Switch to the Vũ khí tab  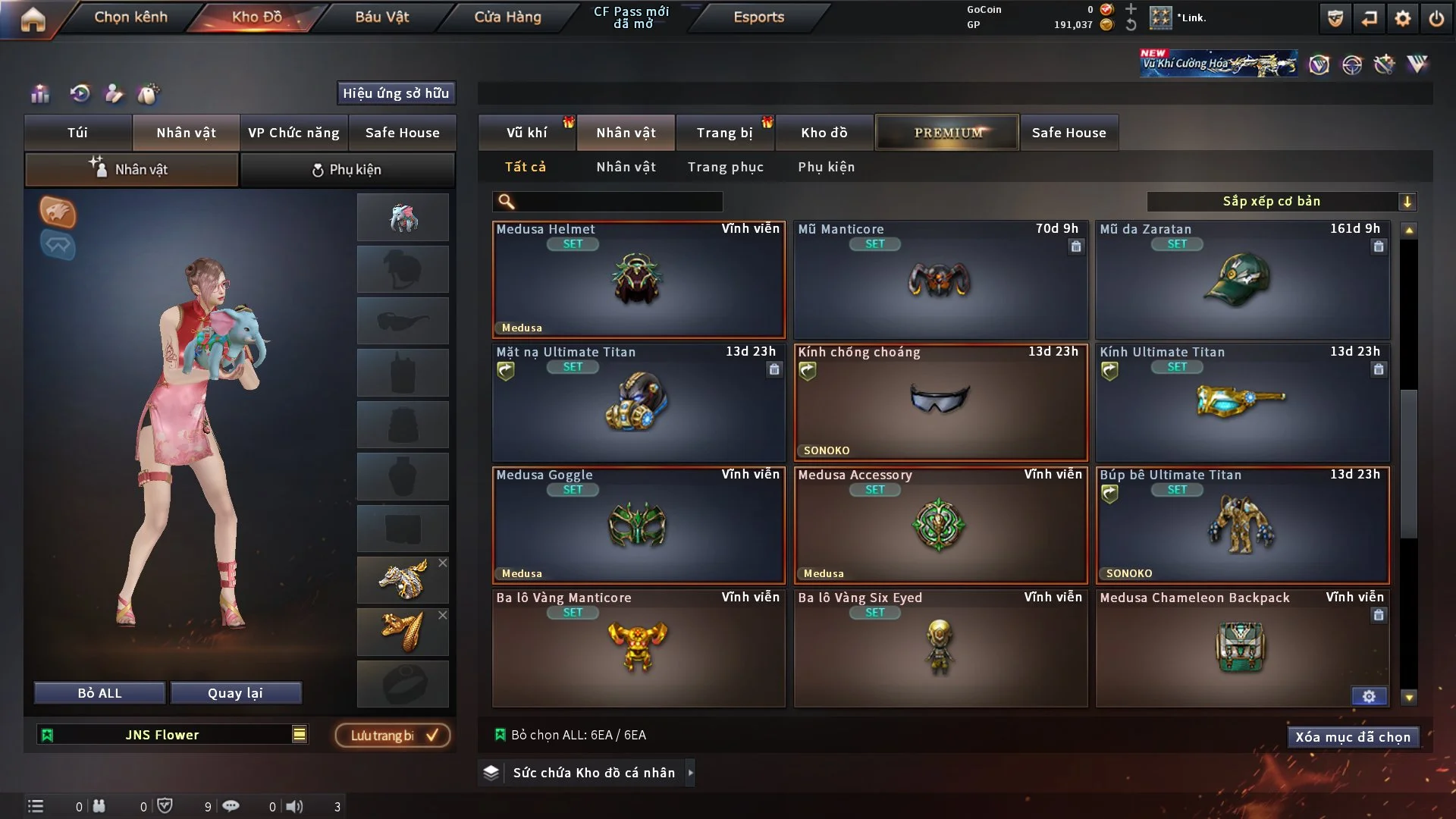pos(526,133)
